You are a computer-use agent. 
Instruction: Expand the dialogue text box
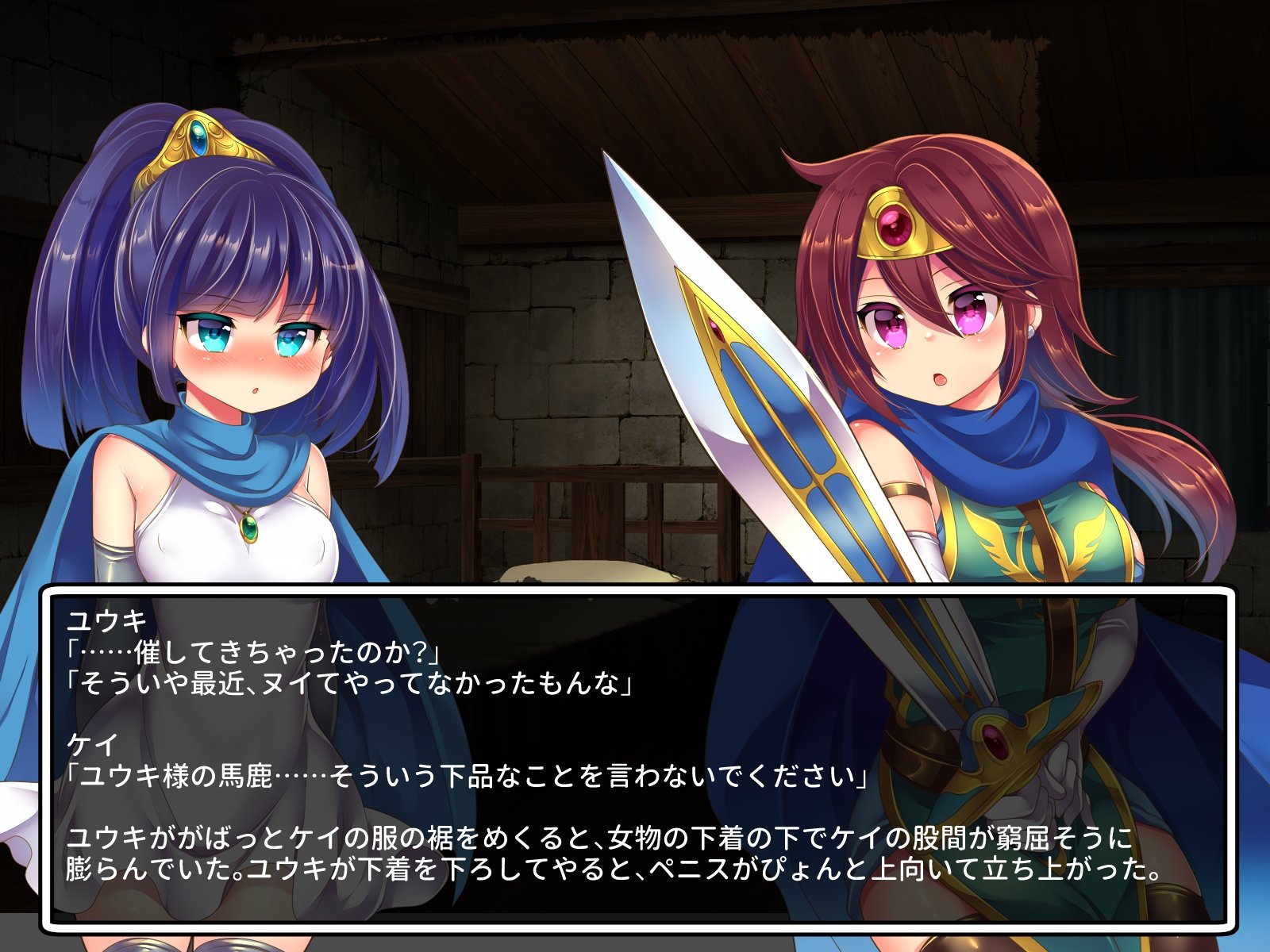click(635, 754)
